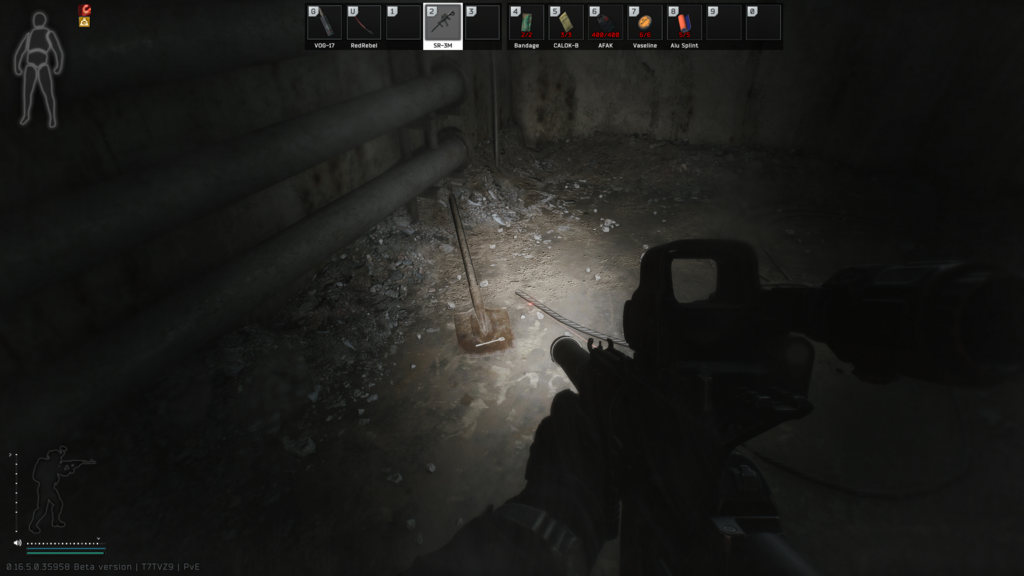Image resolution: width=1024 pixels, height=576 pixels.
Task: Apply the Vaseline balm
Action: [x=645, y=23]
